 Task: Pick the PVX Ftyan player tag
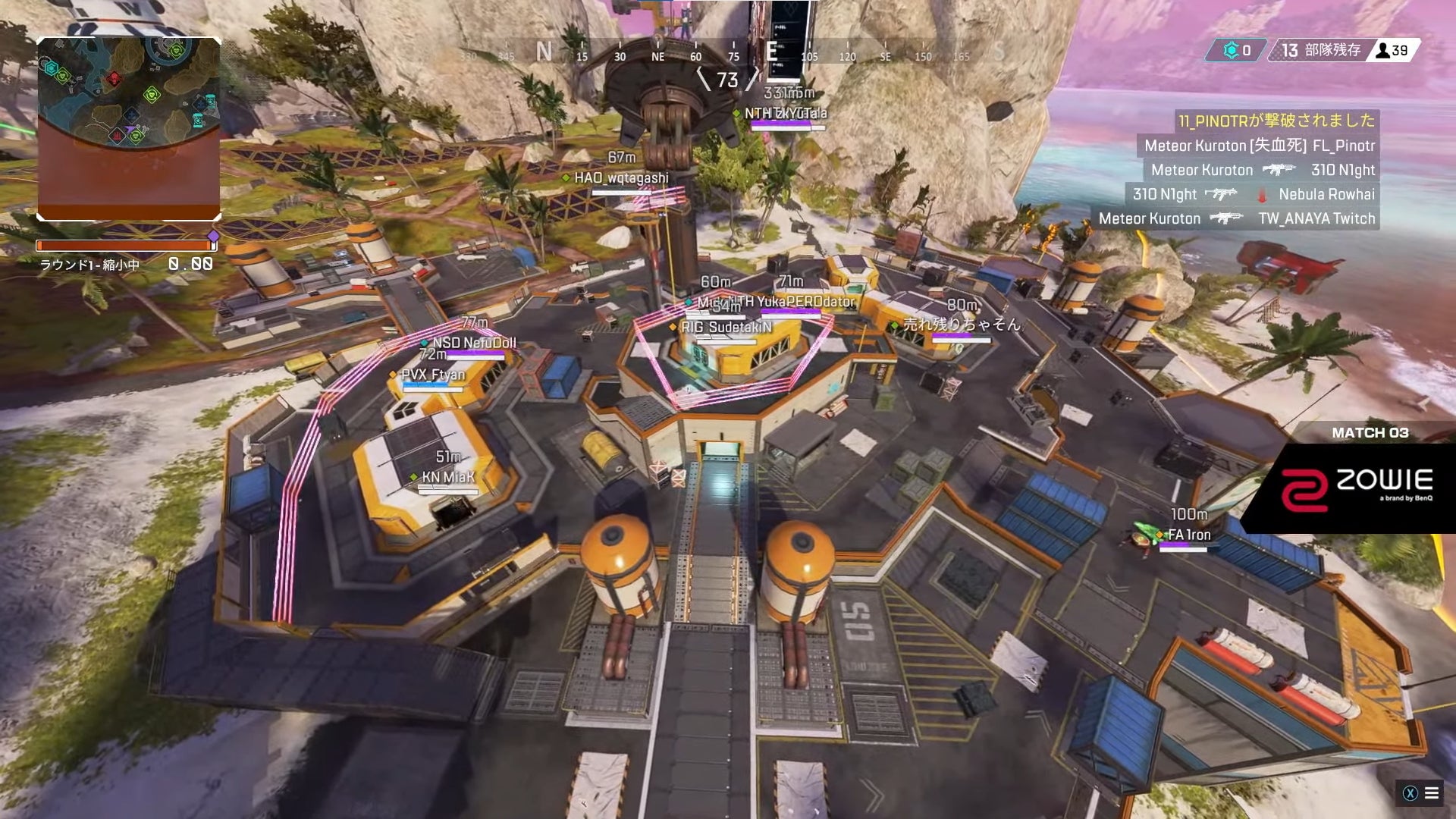[x=432, y=375]
